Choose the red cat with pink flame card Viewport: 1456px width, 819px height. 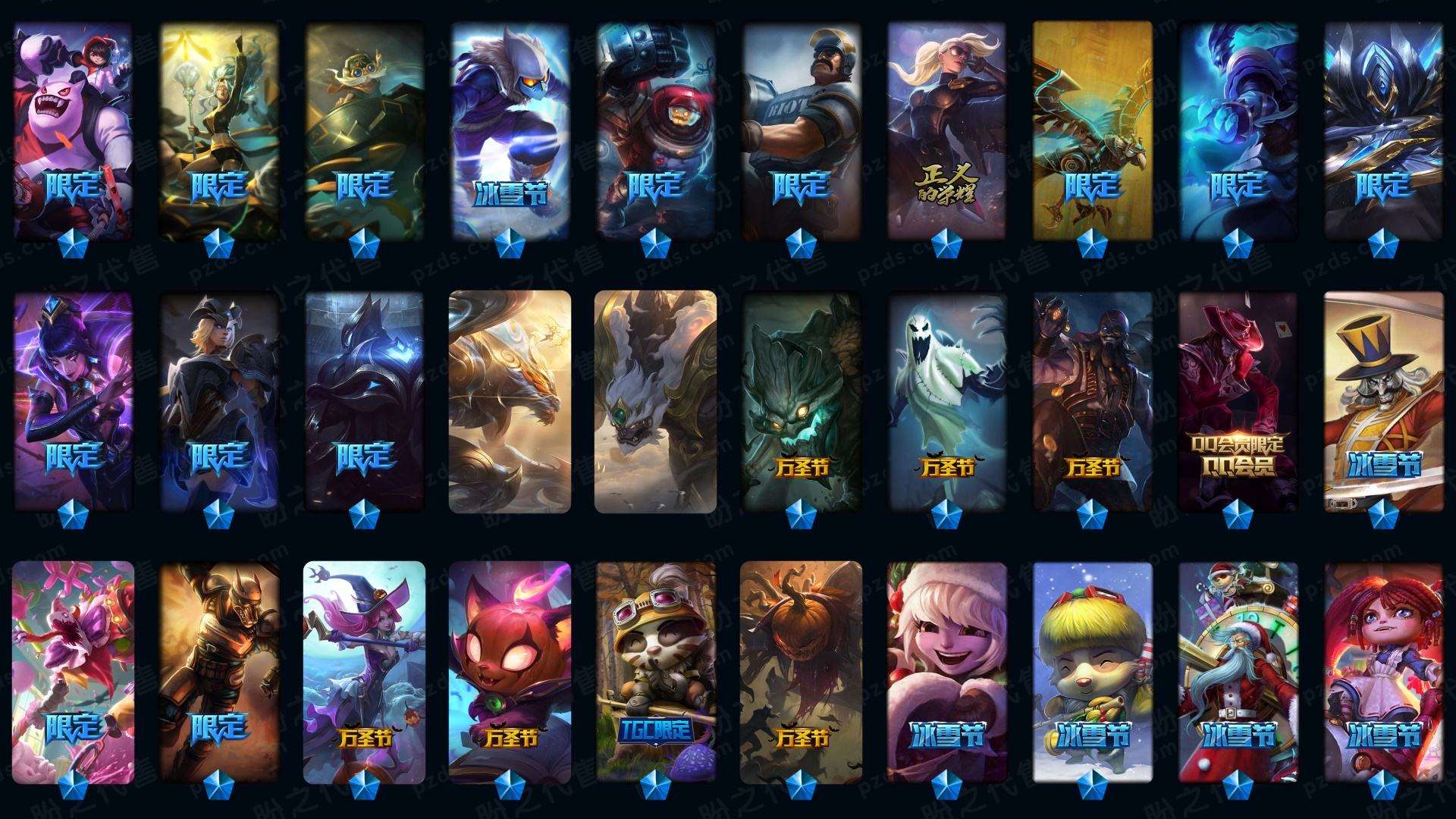510,670
